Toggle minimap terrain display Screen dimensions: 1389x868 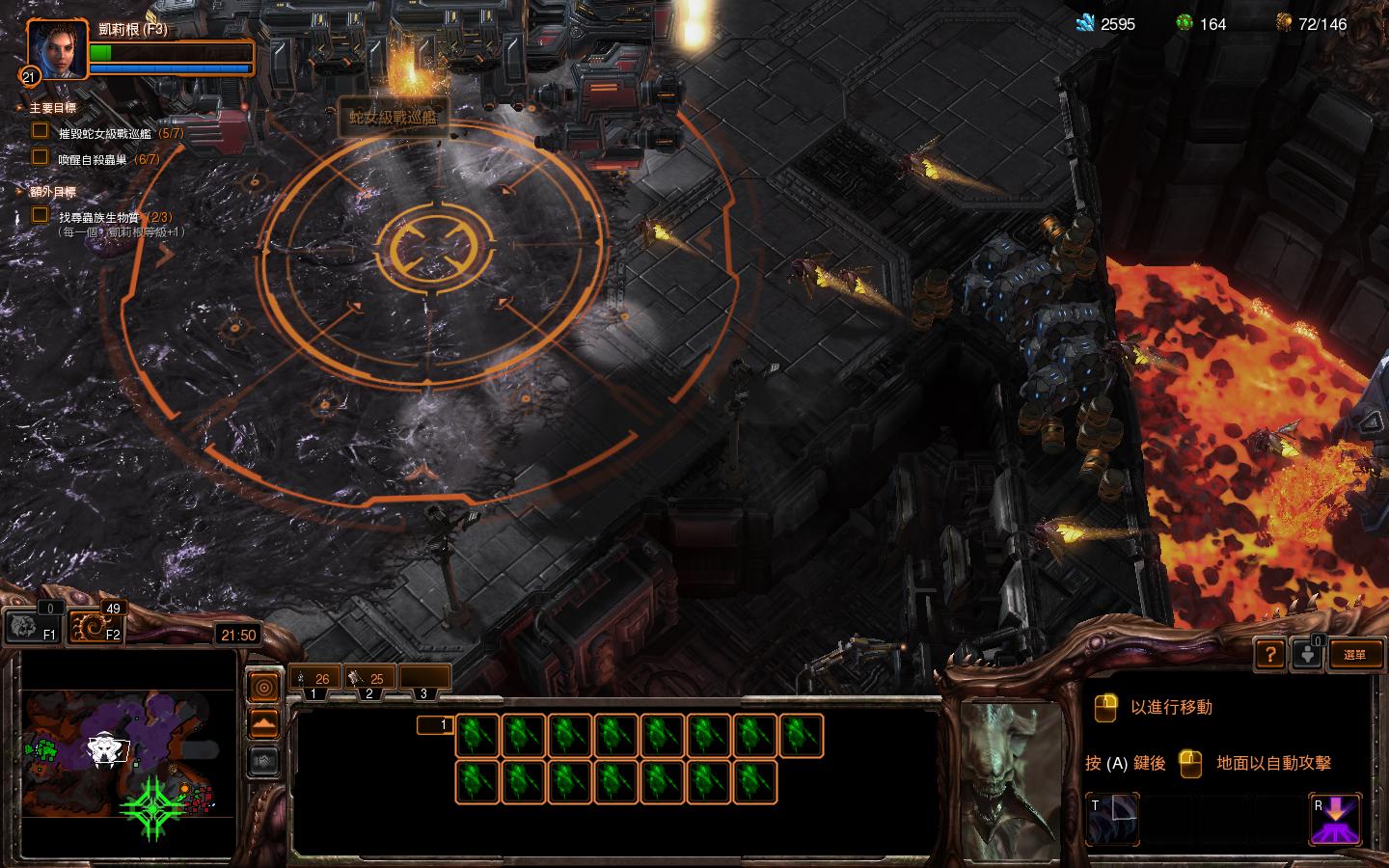pos(264,722)
